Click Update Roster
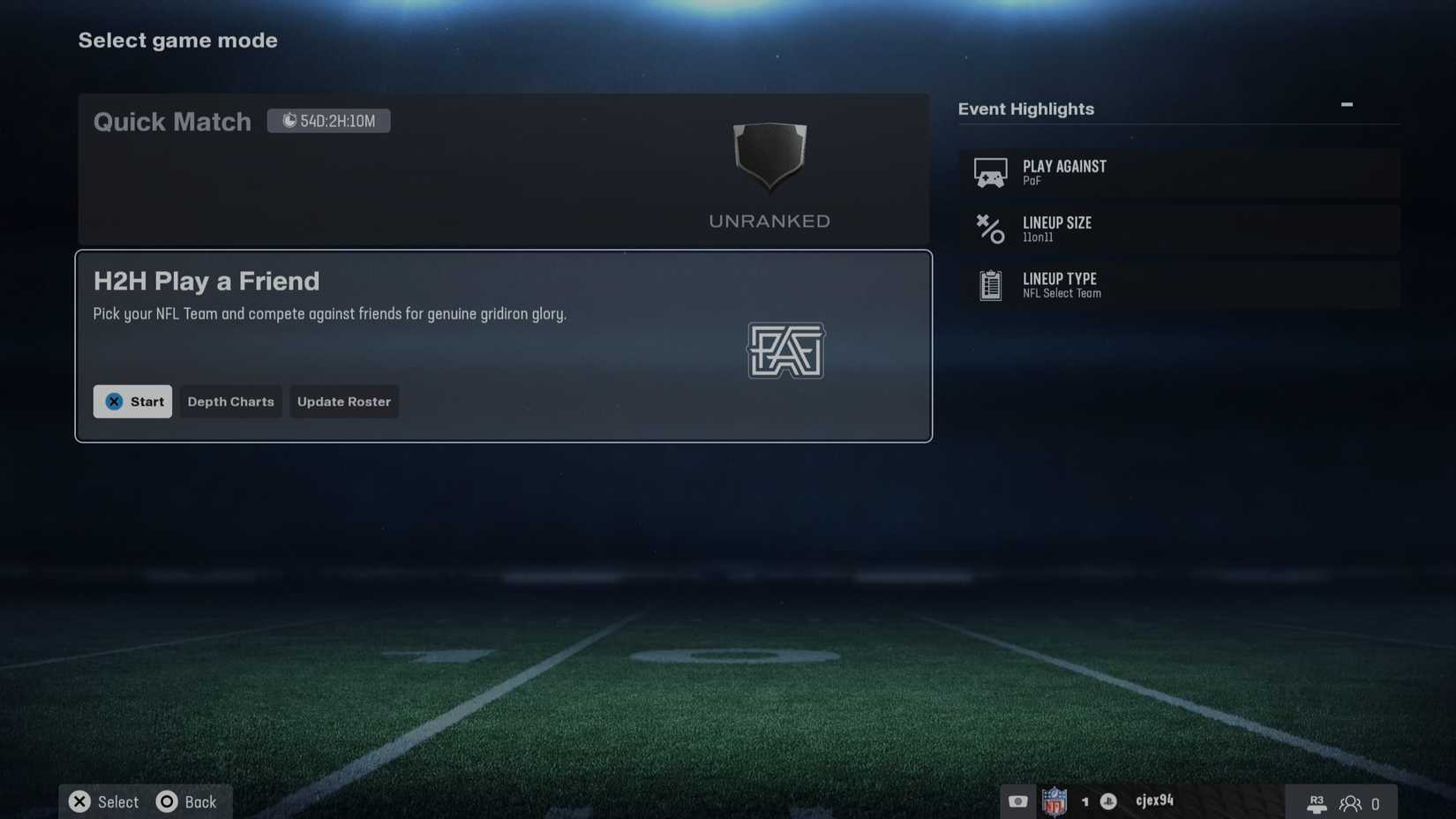This screenshot has width=1456, height=819. 344,402
